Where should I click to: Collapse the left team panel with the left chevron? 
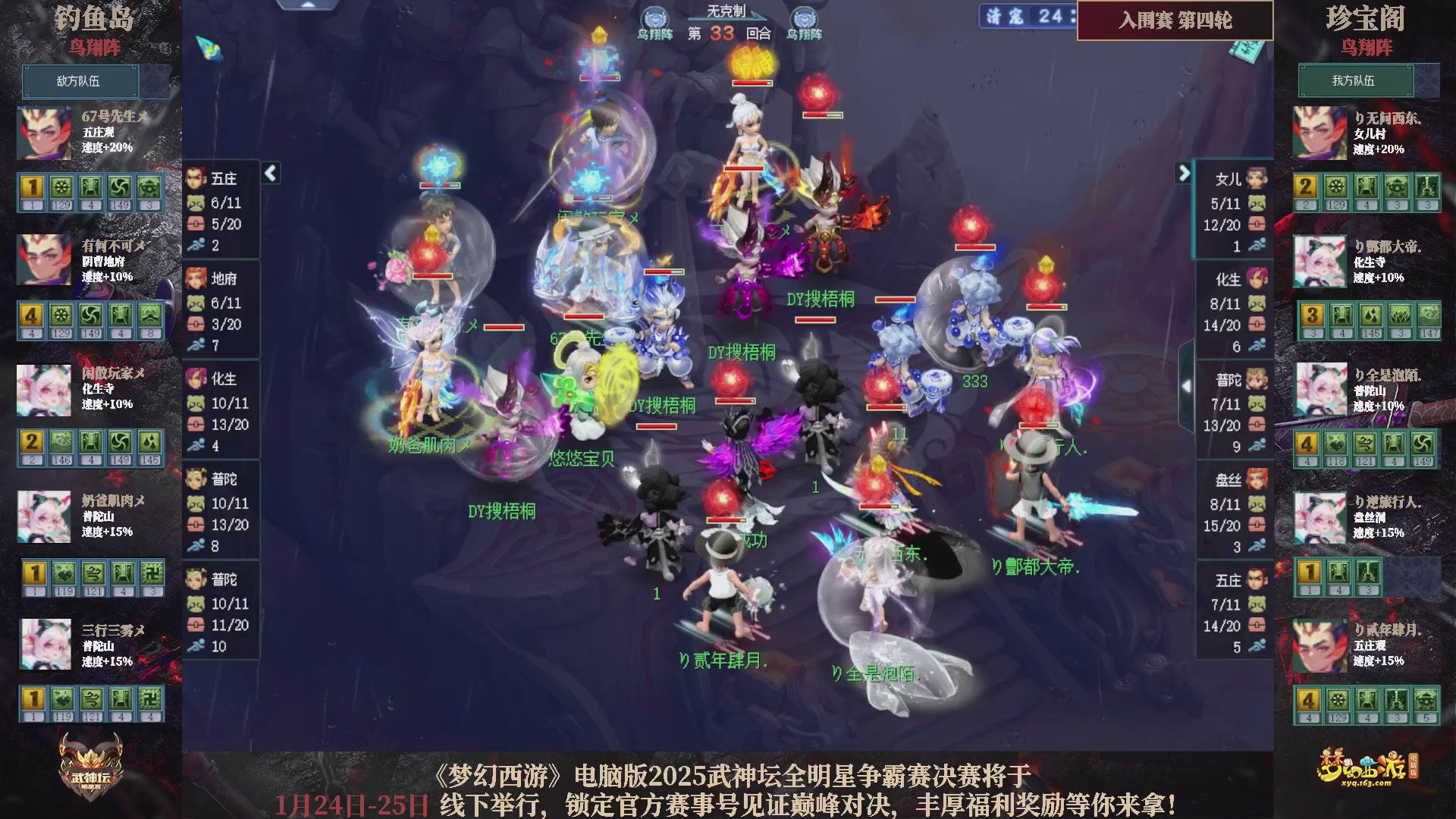pyautogui.click(x=269, y=173)
